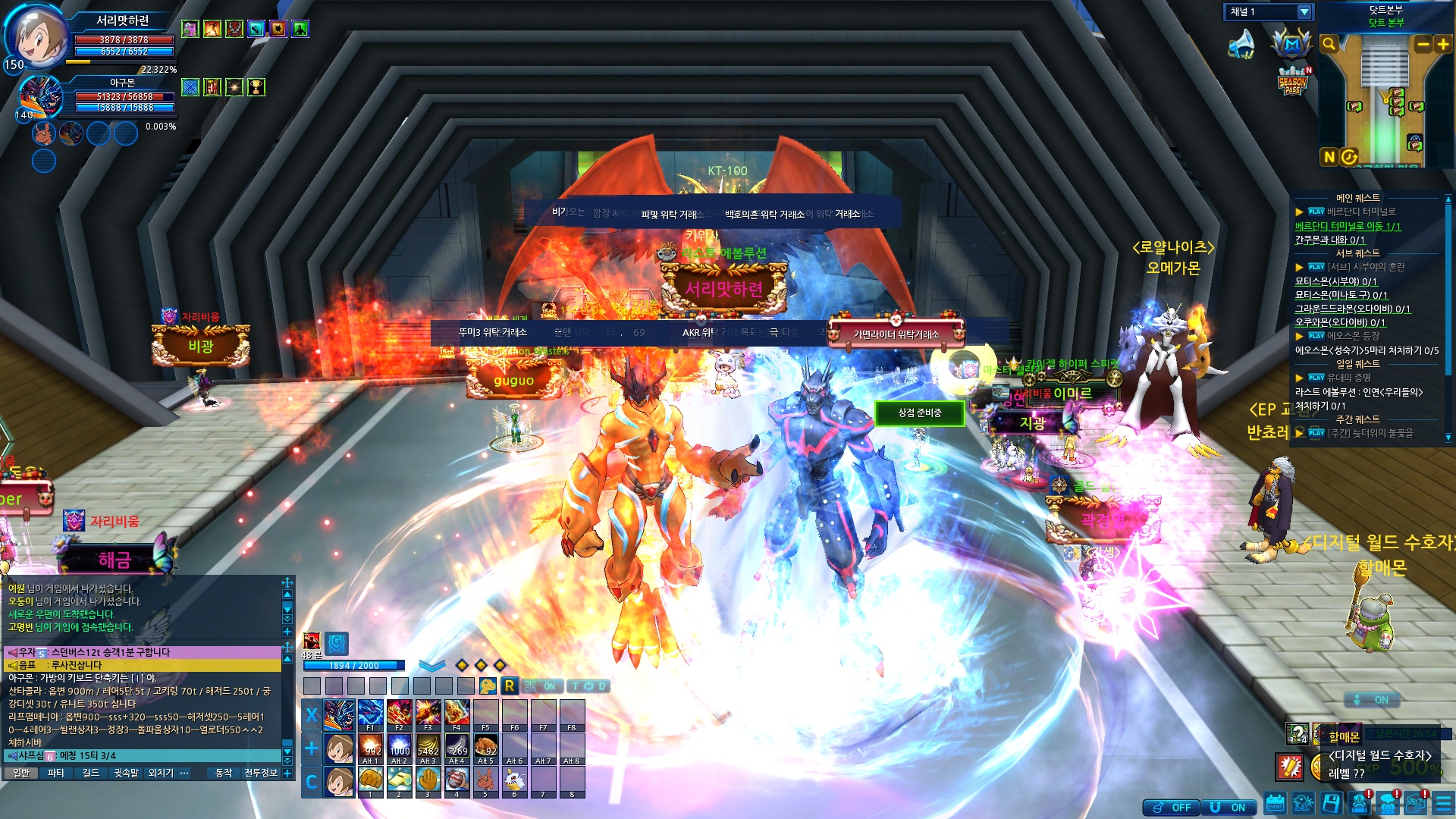Activate the fist emote in slot 1
The image size is (1456, 819).
tap(370, 780)
